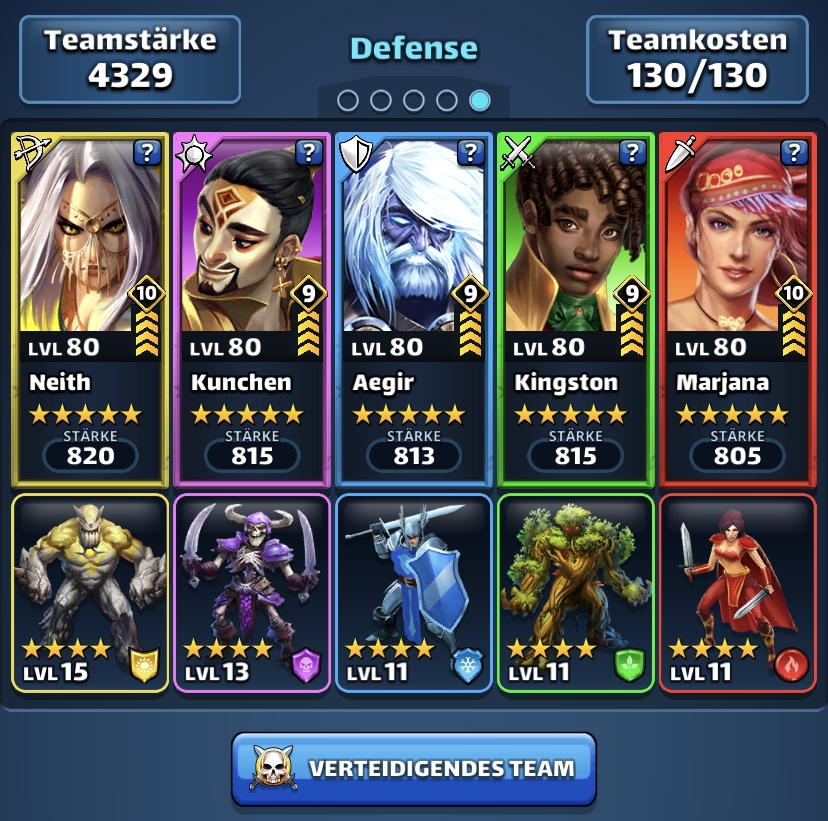
Task: Select the red swordswoman troop card
Action: point(738,593)
